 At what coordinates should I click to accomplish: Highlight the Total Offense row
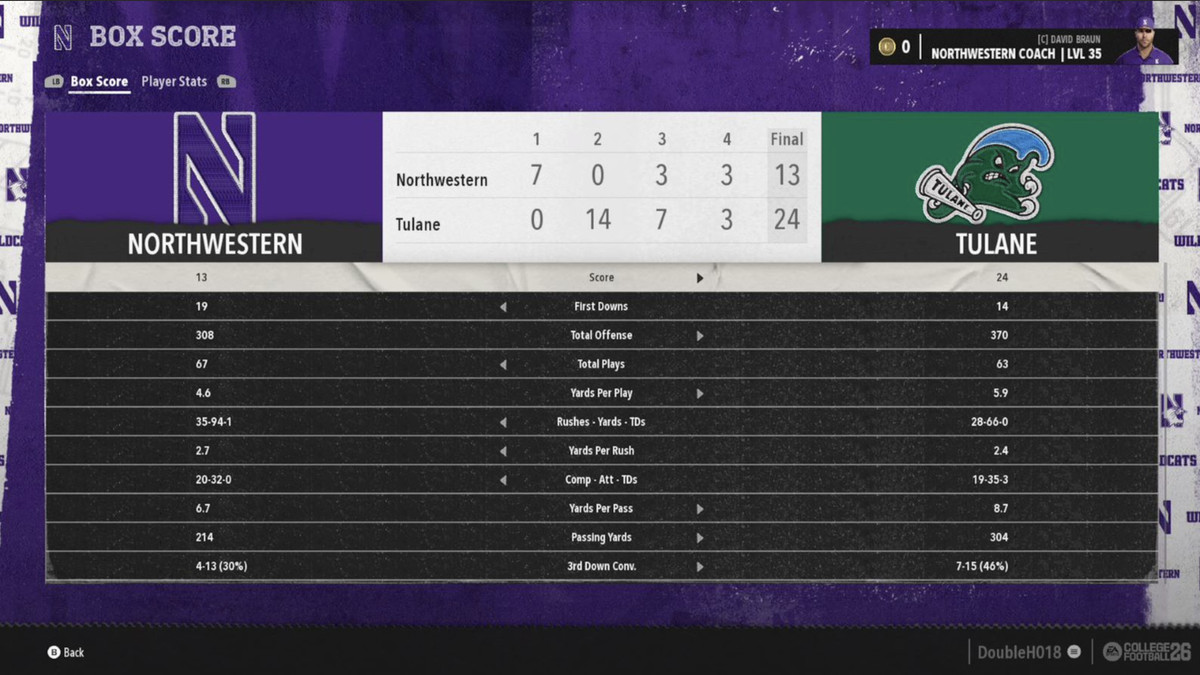point(601,335)
